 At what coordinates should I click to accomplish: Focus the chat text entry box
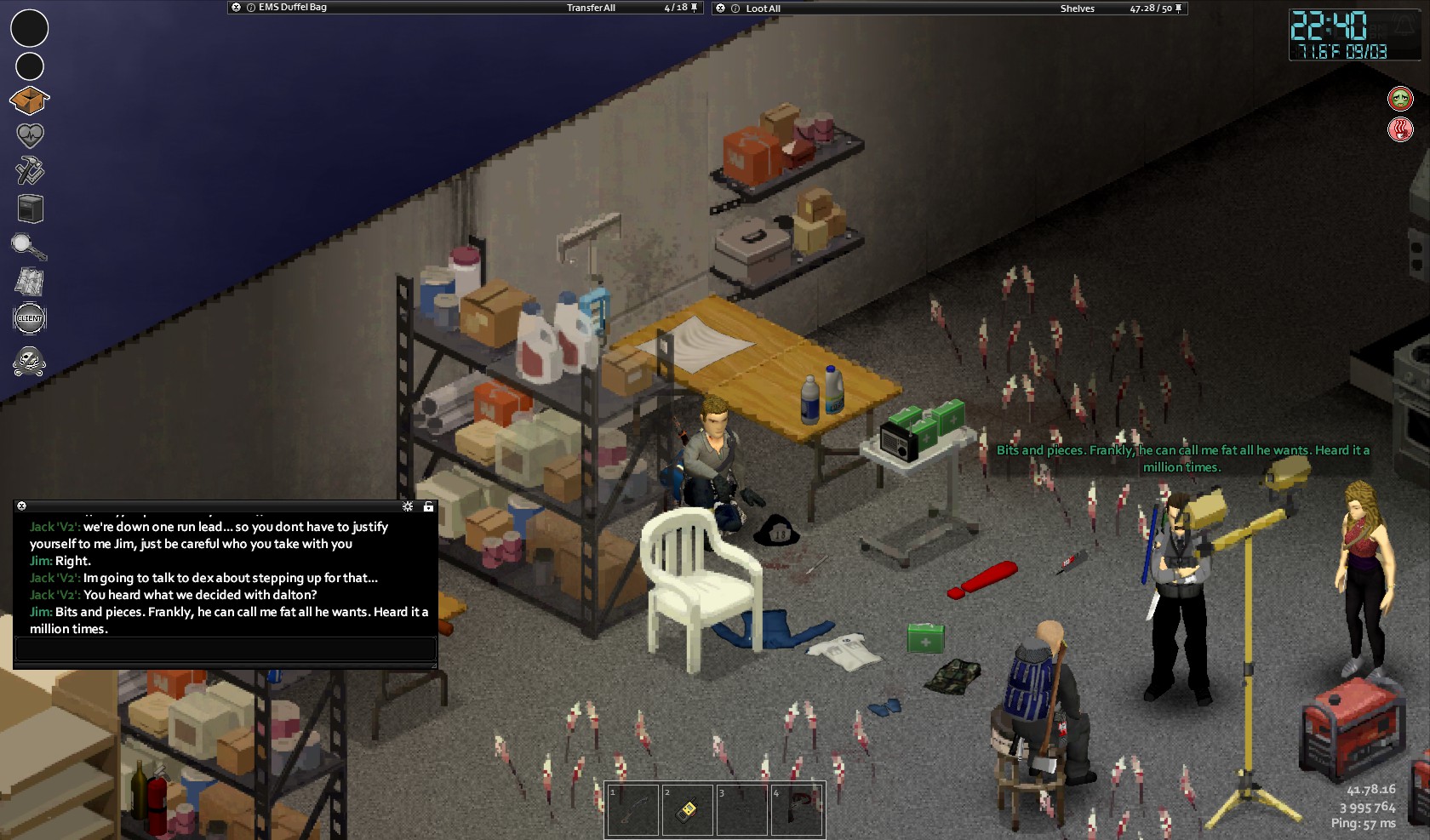tap(226, 649)
